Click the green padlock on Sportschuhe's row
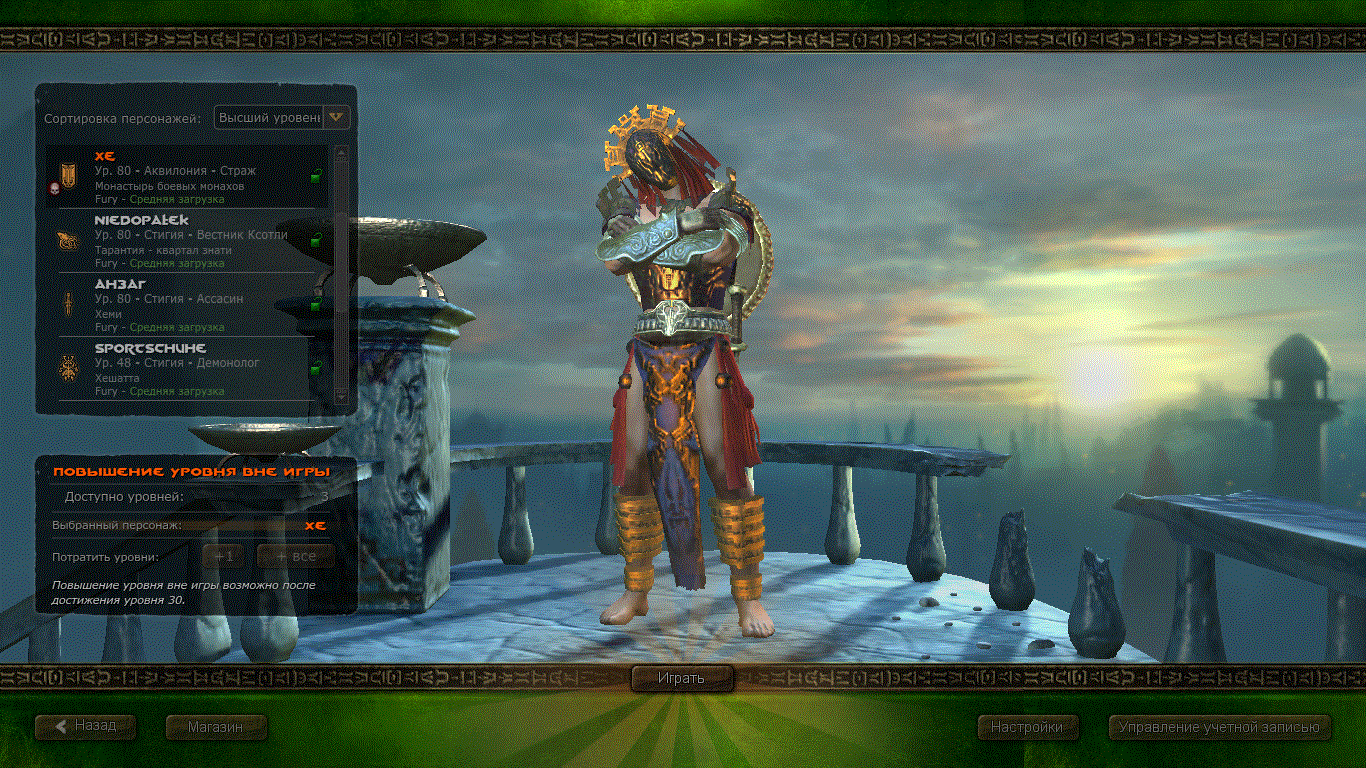1366x768 pixels. (316, 369)
